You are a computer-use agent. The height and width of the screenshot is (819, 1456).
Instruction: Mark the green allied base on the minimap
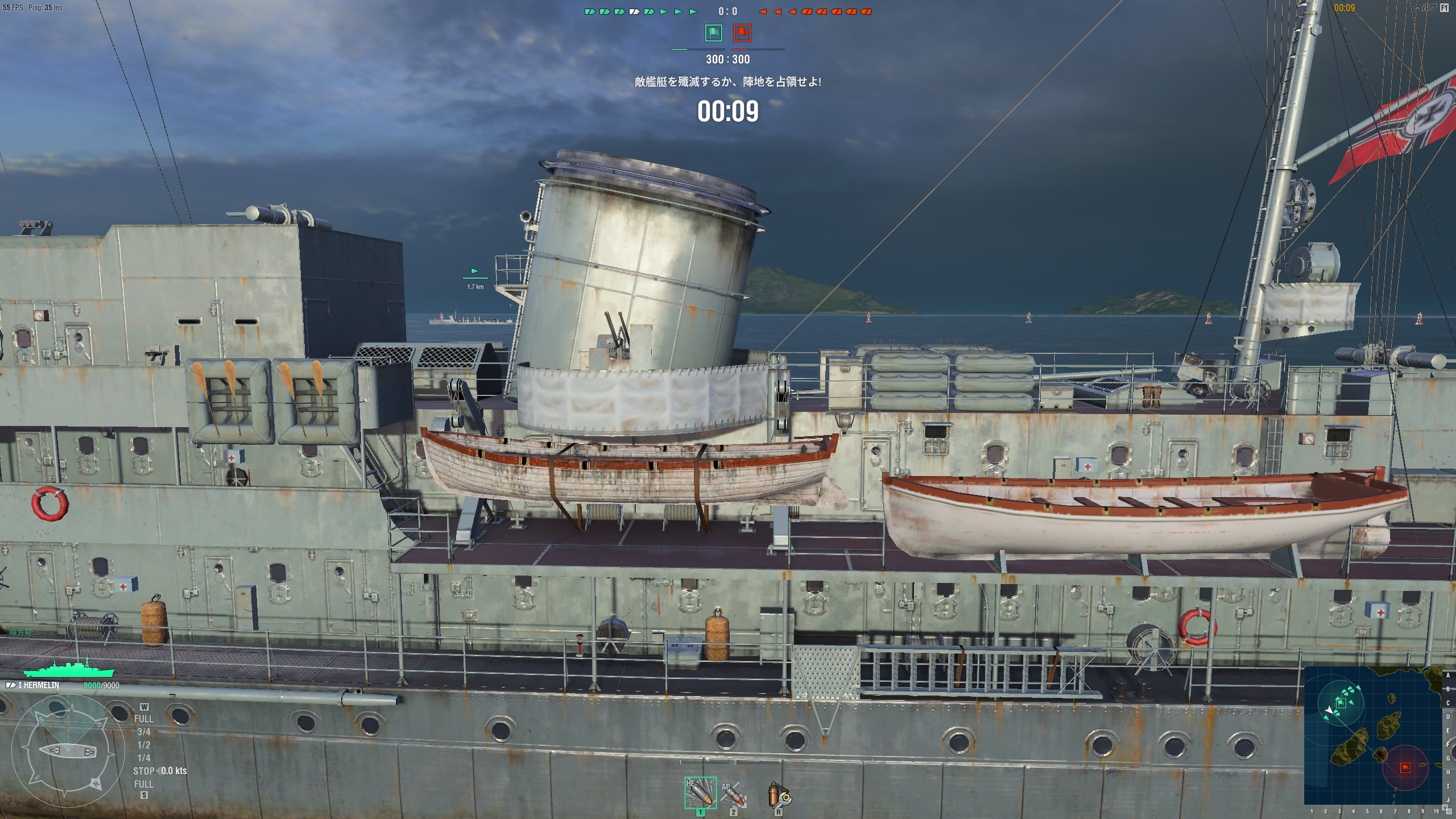(1340, 702)
